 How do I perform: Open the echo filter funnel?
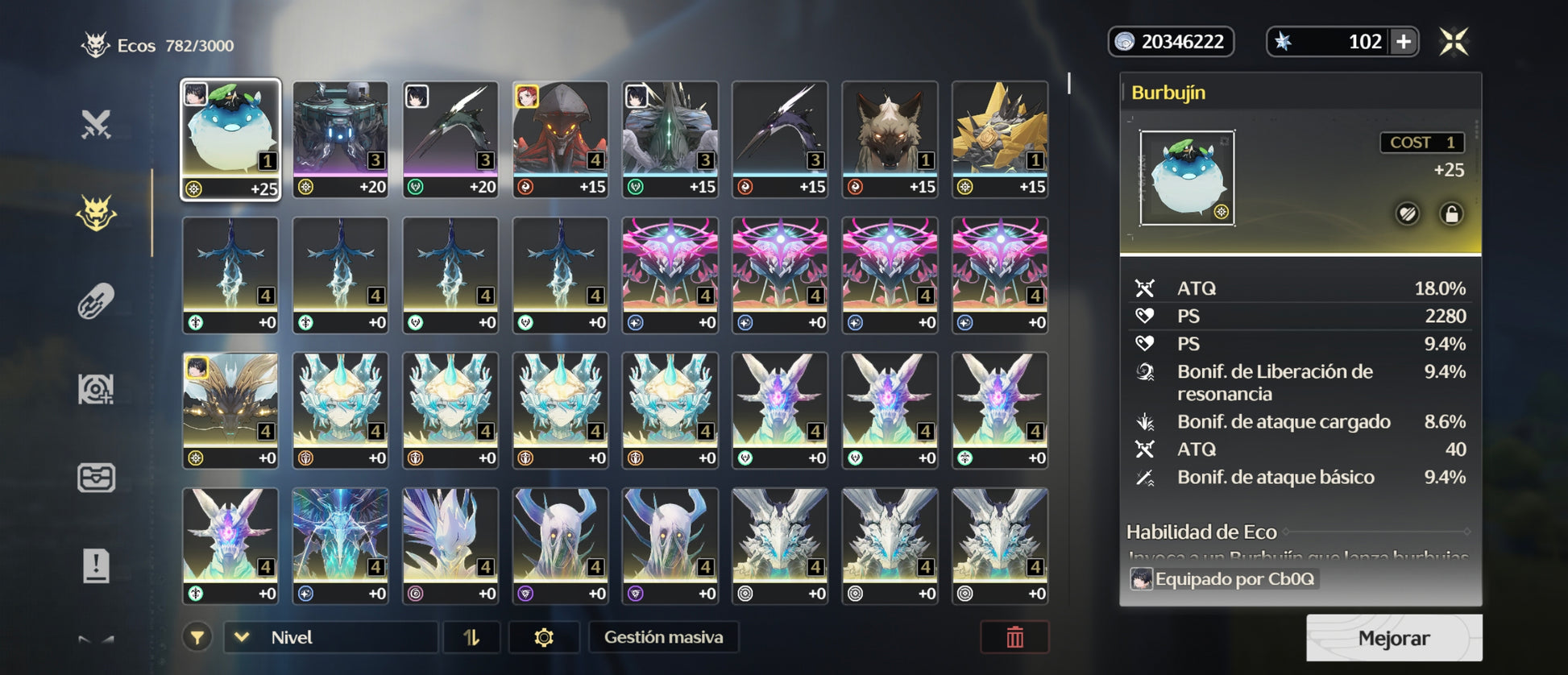[197, 637]
